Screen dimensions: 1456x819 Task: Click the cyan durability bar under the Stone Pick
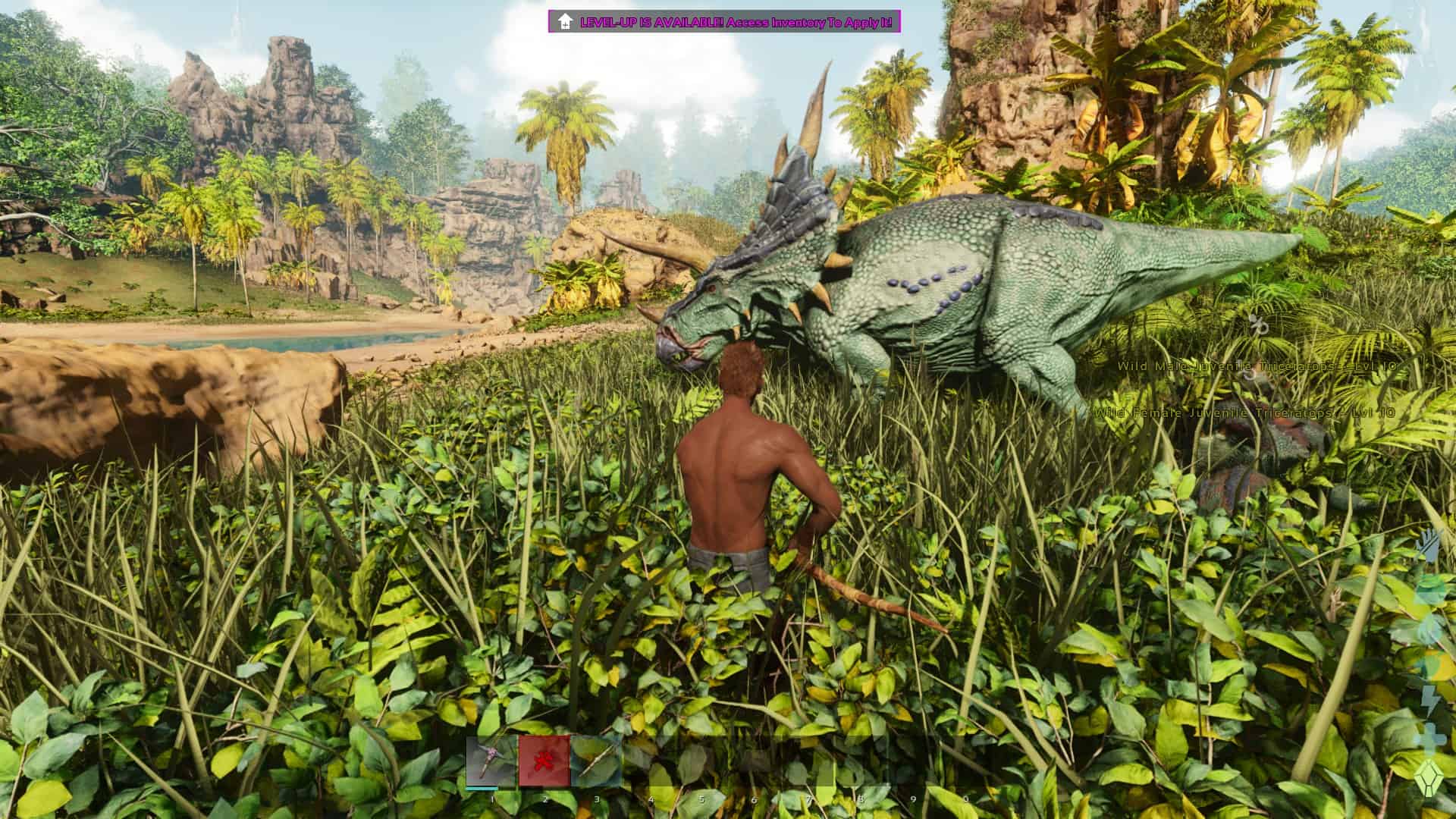point(481,787)
